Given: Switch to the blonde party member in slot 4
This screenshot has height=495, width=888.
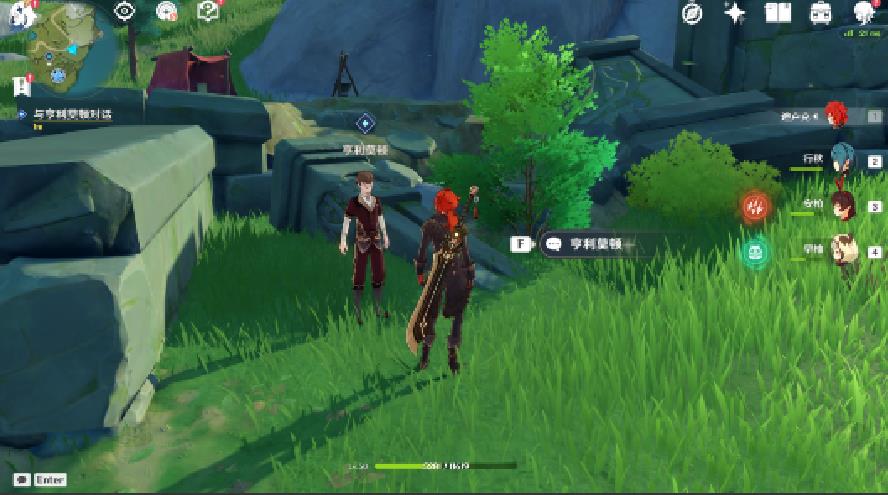Looking at the screenshot, I should 842,250.
